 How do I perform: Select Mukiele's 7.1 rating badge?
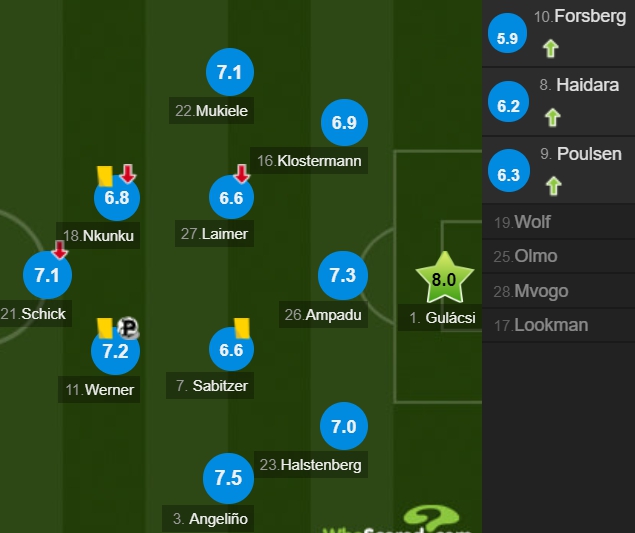(230, 72)
